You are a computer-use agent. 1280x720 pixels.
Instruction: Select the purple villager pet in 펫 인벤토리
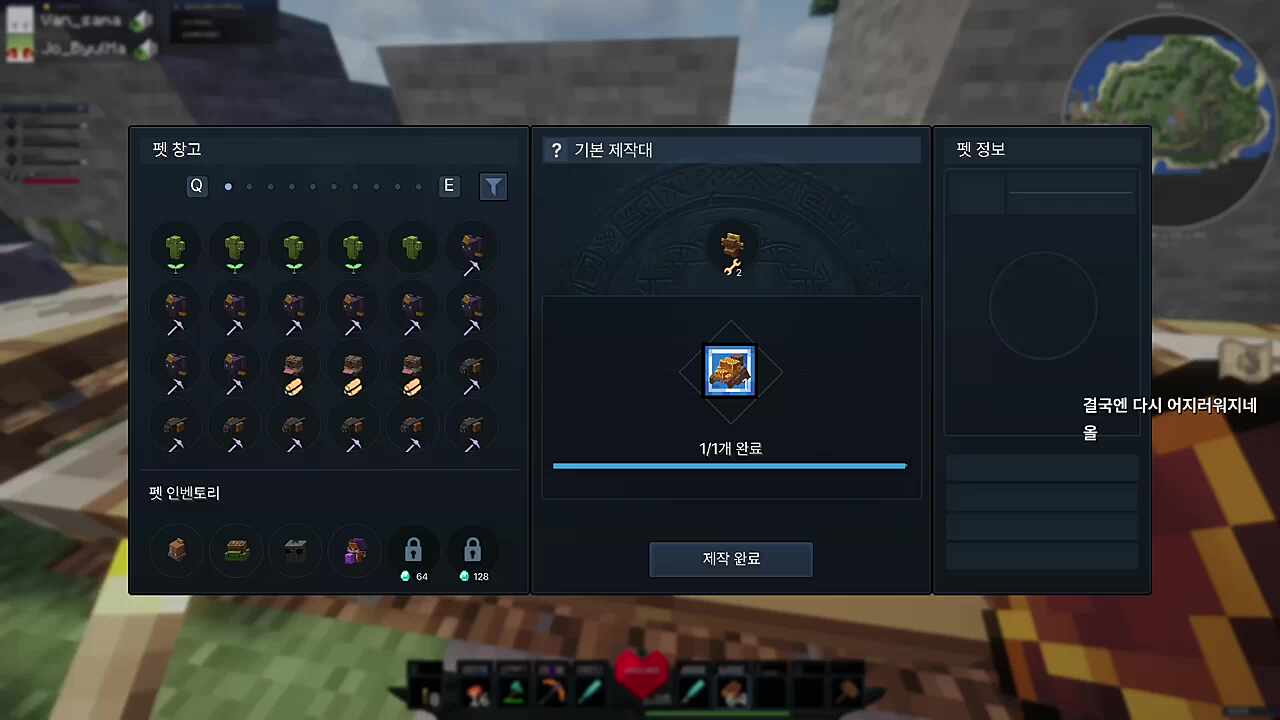tap(354, 550)
